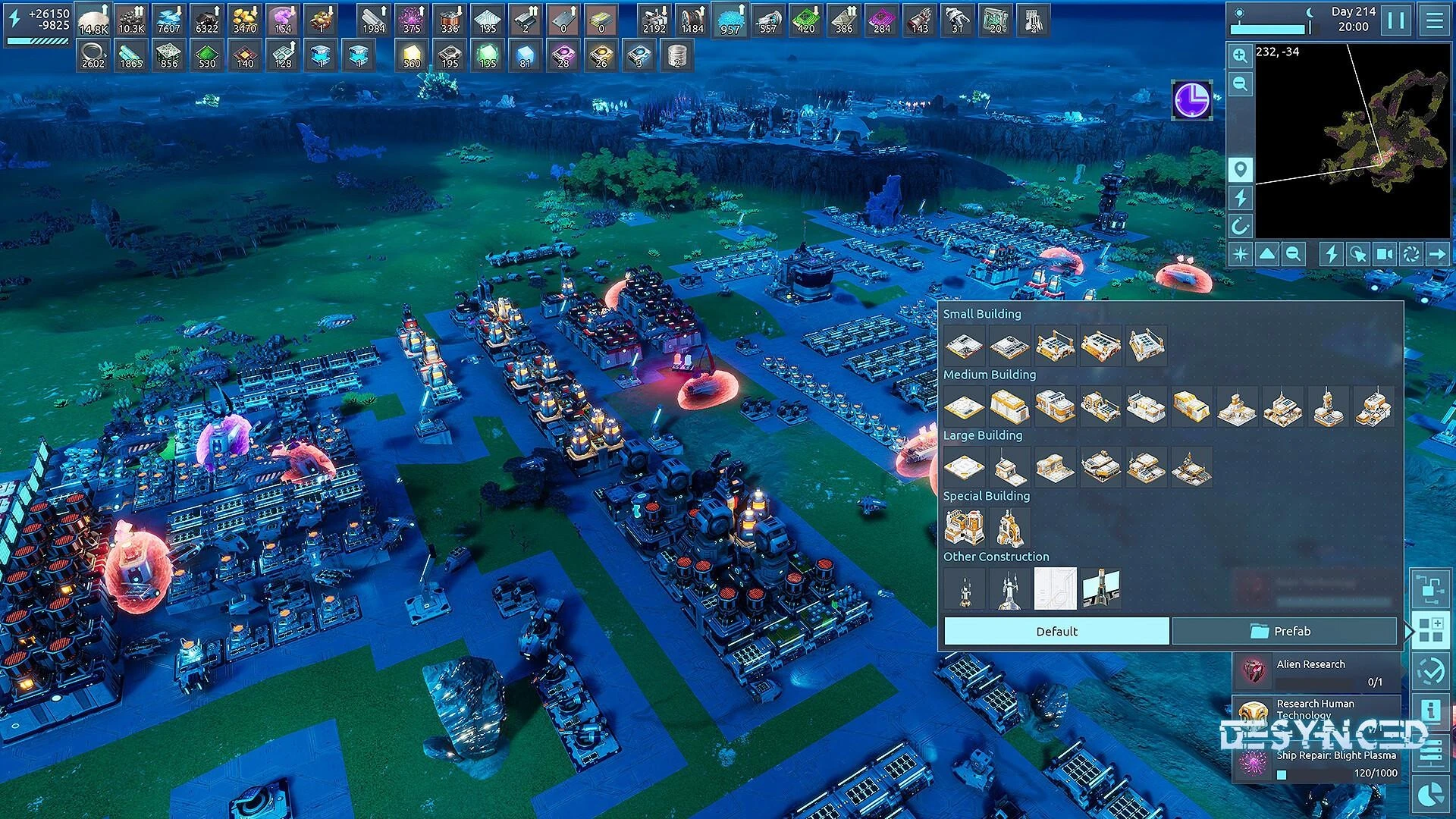Image resolution: width=1456 pixels, height=819 pixels.
Task: Open the pie chart statistics button
Action: (x=1430, y=794)
